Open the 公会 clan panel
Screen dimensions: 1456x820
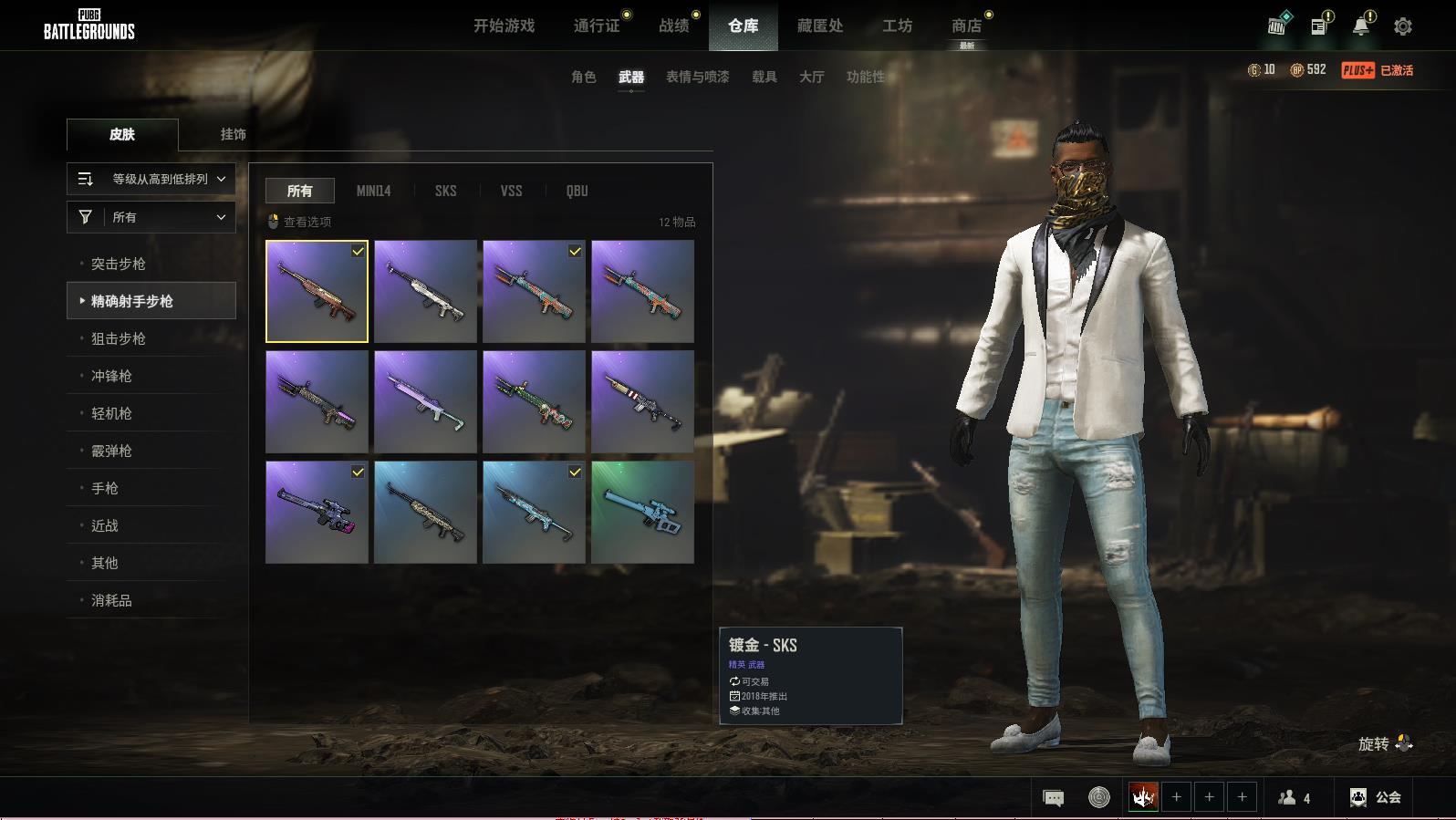coord(1376,797)
